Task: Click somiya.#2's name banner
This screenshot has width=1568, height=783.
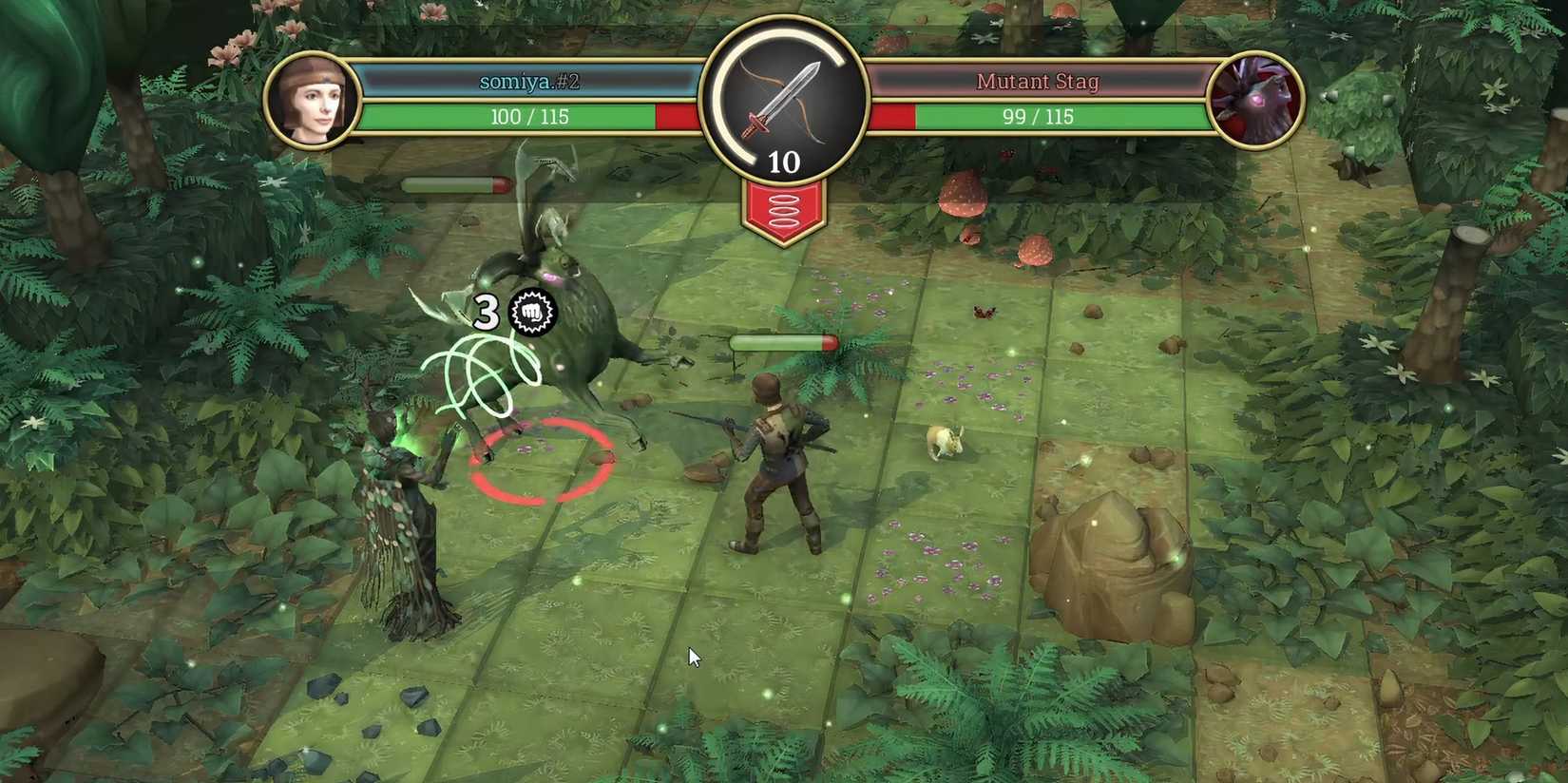Action: point(527,81)
